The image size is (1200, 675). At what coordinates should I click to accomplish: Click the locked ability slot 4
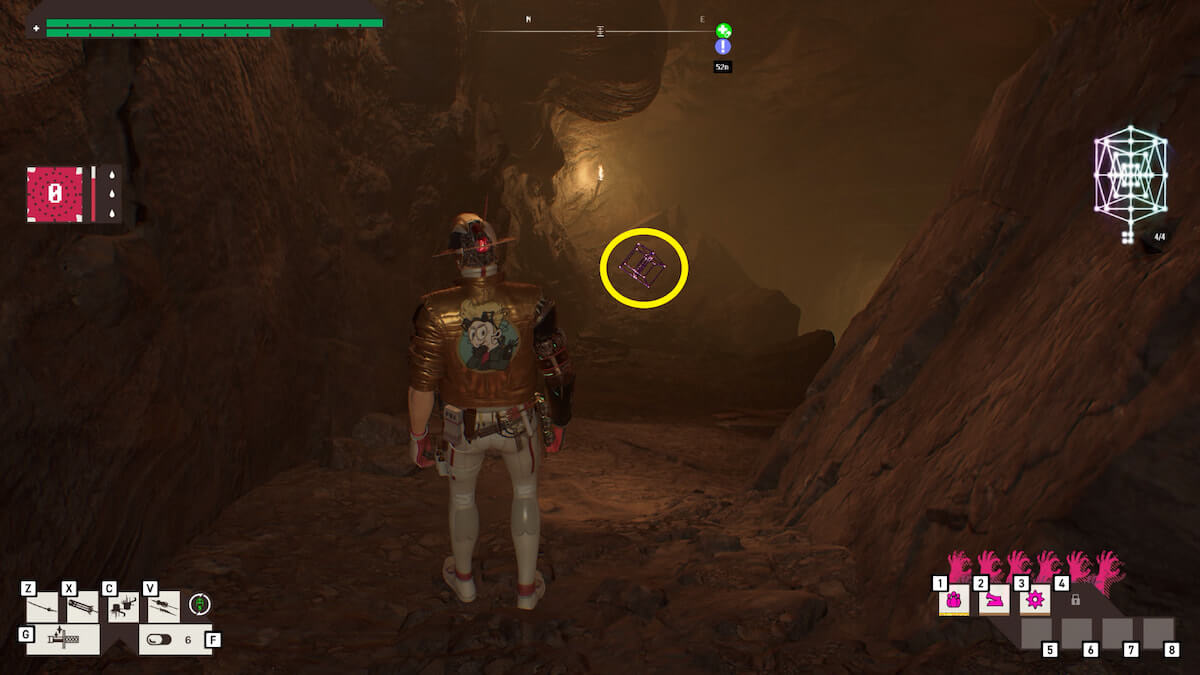tap(1075, 600)
